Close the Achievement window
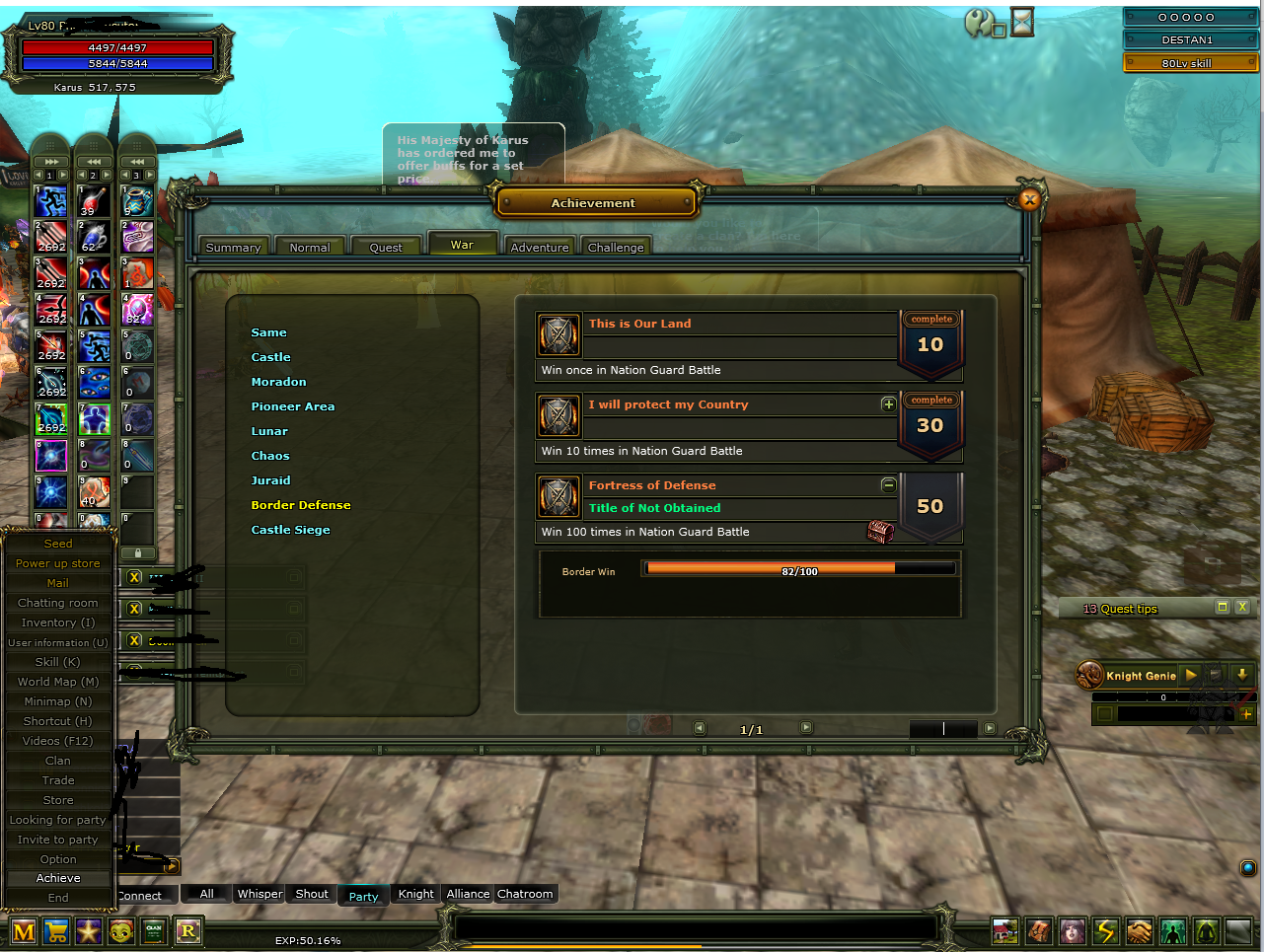This screenshot has height=952, width=1264. (1029, 200)
